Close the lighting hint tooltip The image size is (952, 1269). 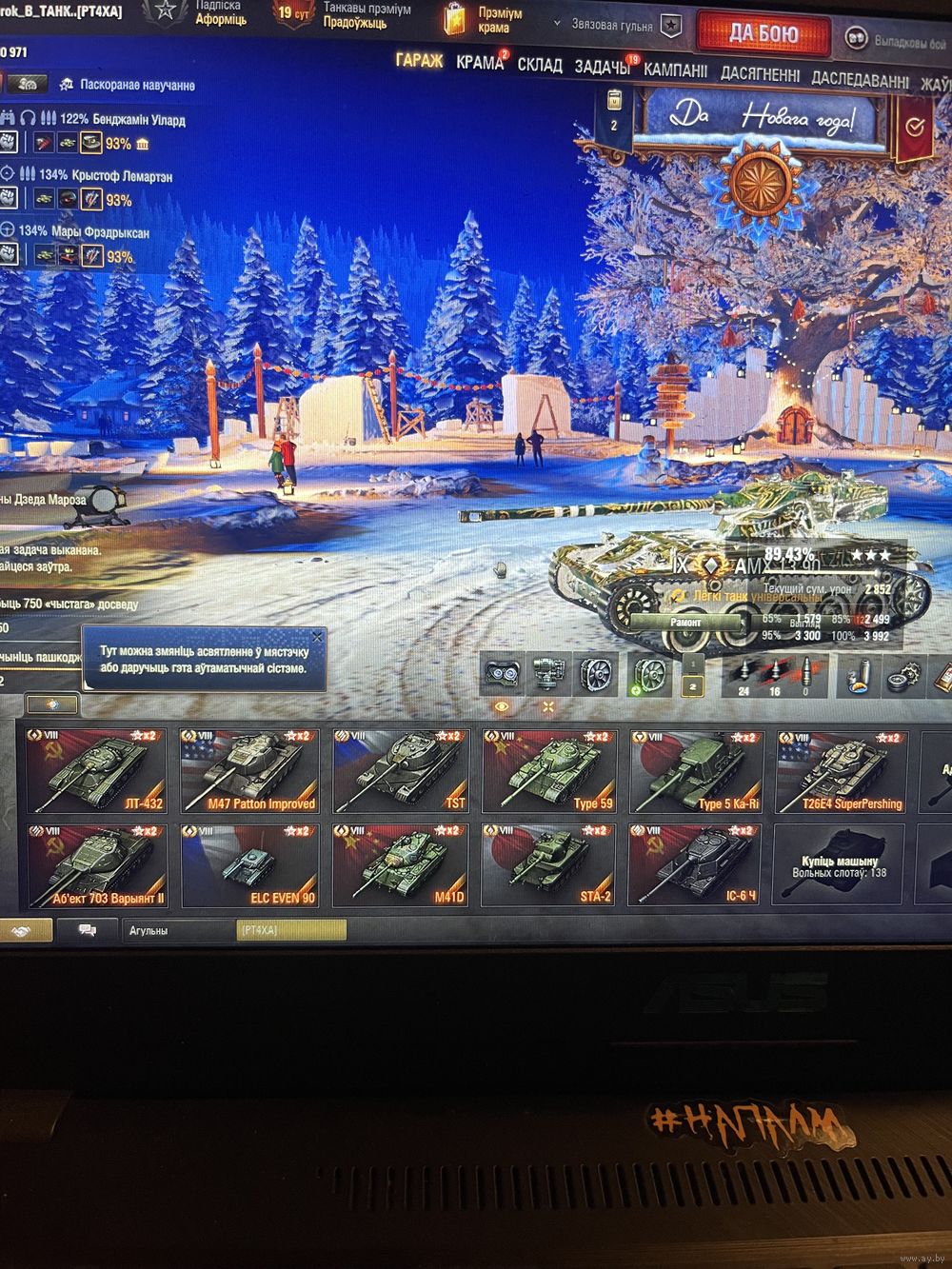[x=318, y=636]
